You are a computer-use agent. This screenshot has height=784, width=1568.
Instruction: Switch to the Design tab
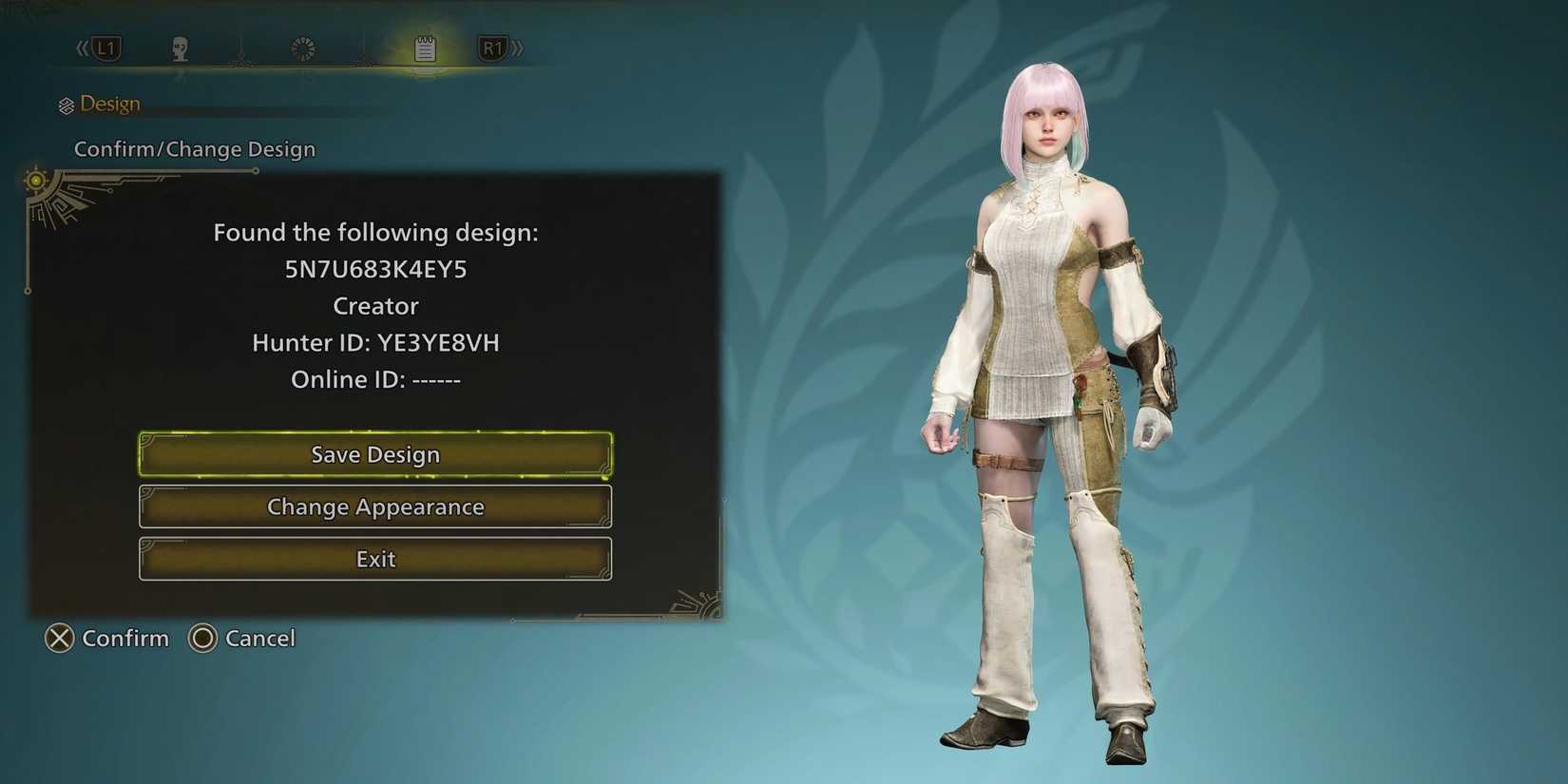click(x=110, y=104)
